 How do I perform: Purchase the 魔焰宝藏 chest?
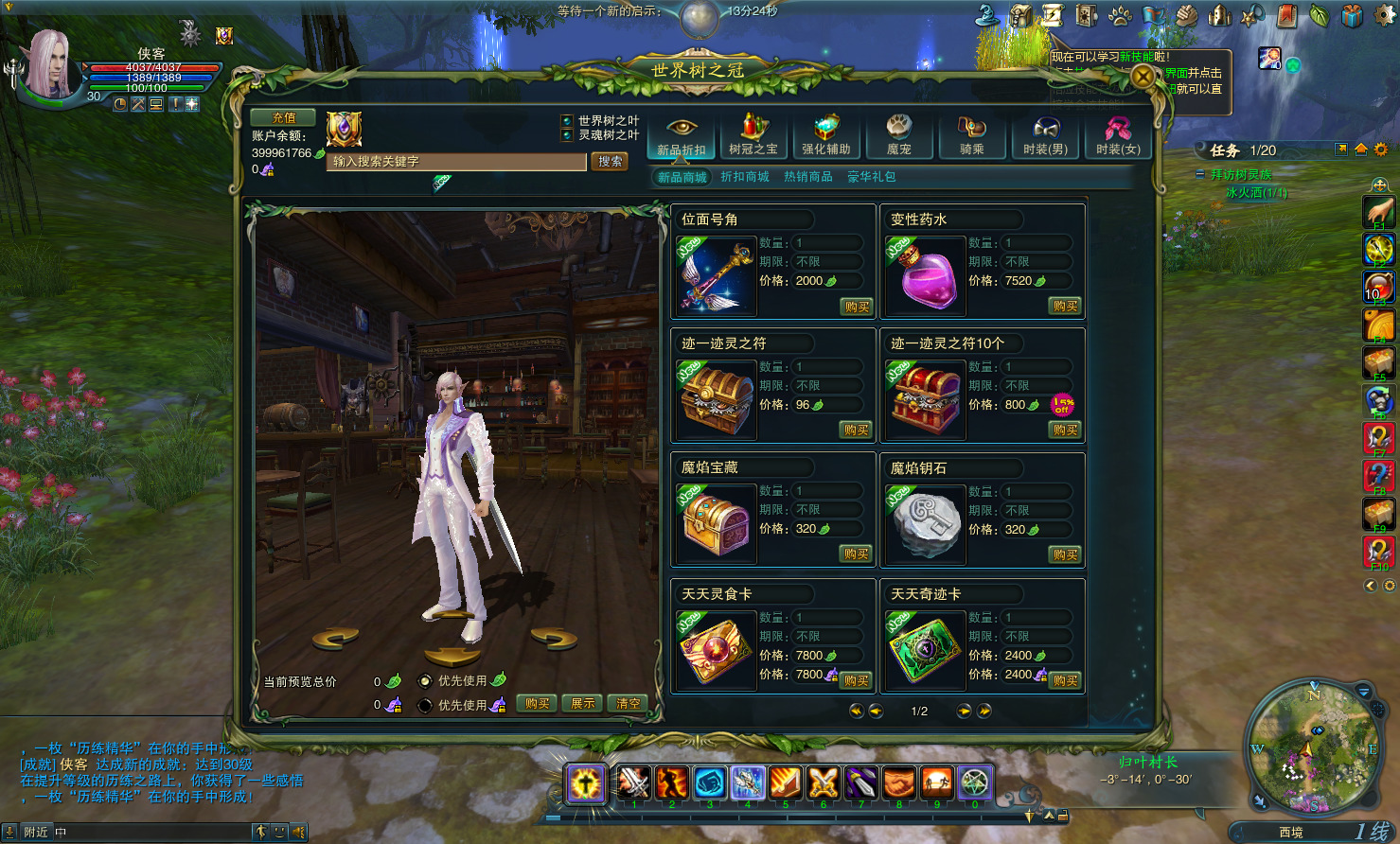coord(857,554)
